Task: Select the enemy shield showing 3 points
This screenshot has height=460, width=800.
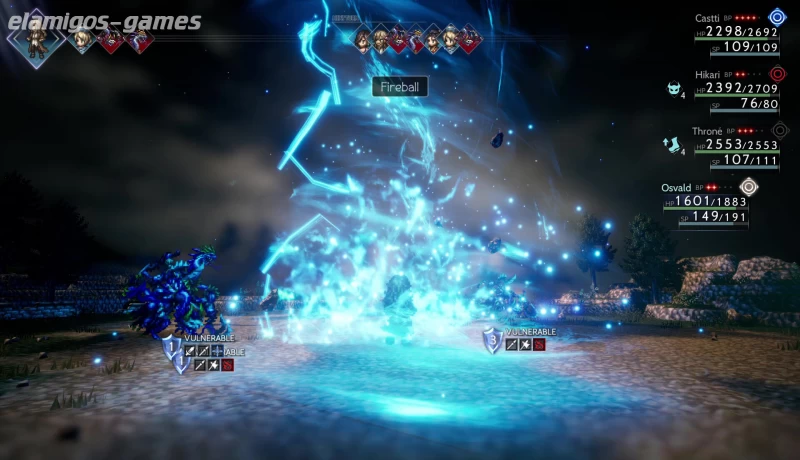Action: (492, 341)
